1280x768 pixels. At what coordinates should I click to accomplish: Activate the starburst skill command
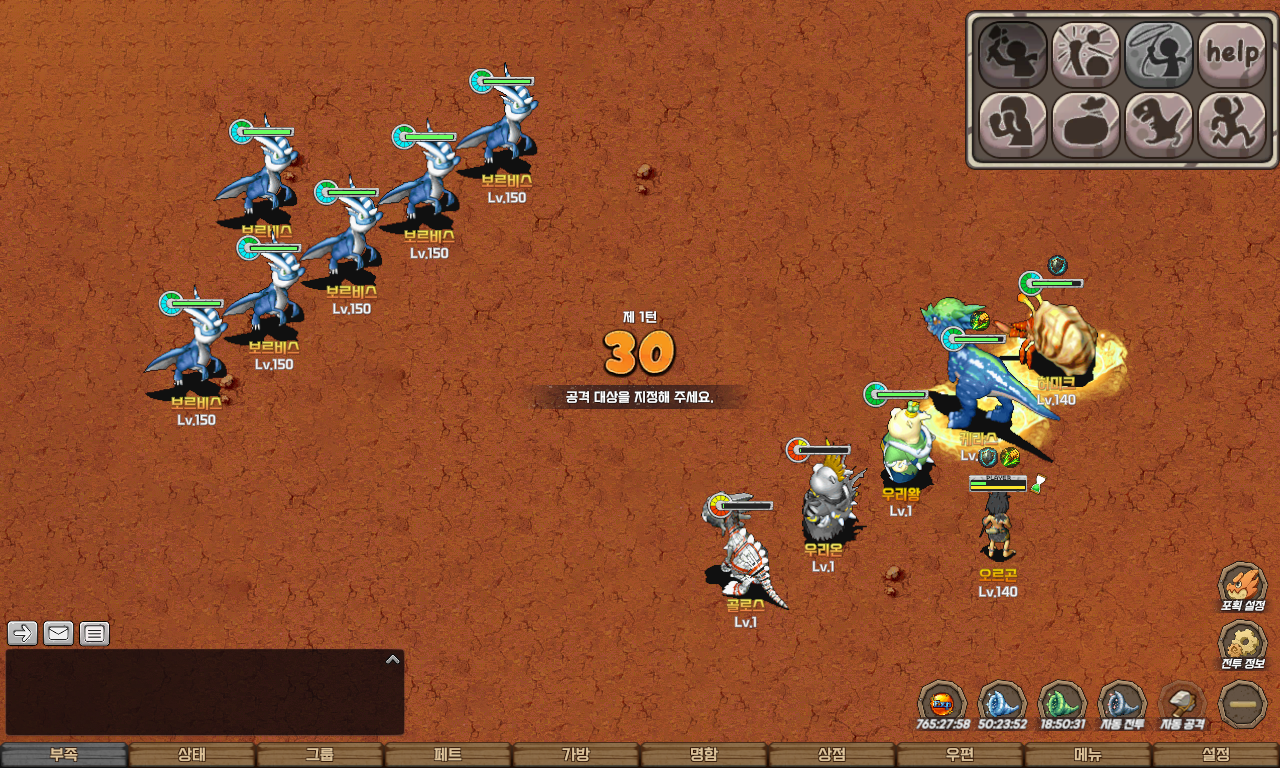1086,54
